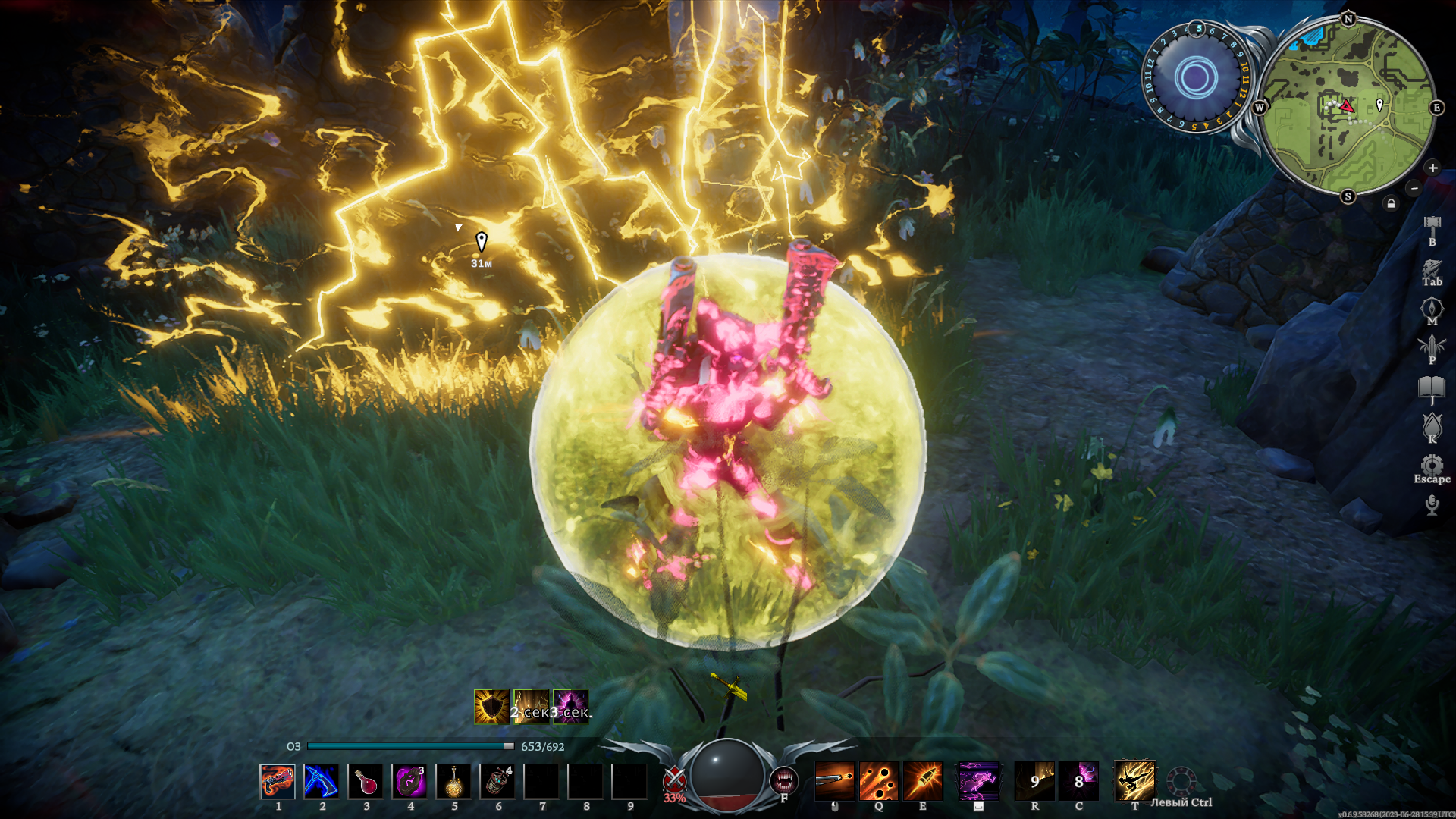
Task: Fire the flaming bullet E ability
Action: (923, 781)
